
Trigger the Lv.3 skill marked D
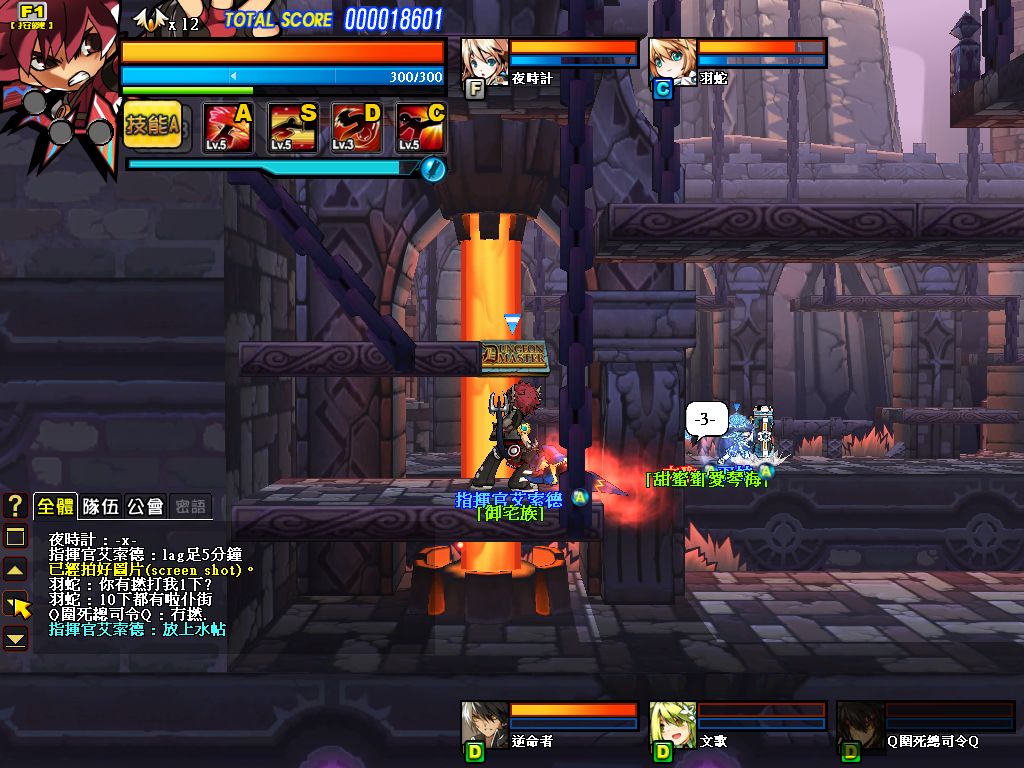357,127
